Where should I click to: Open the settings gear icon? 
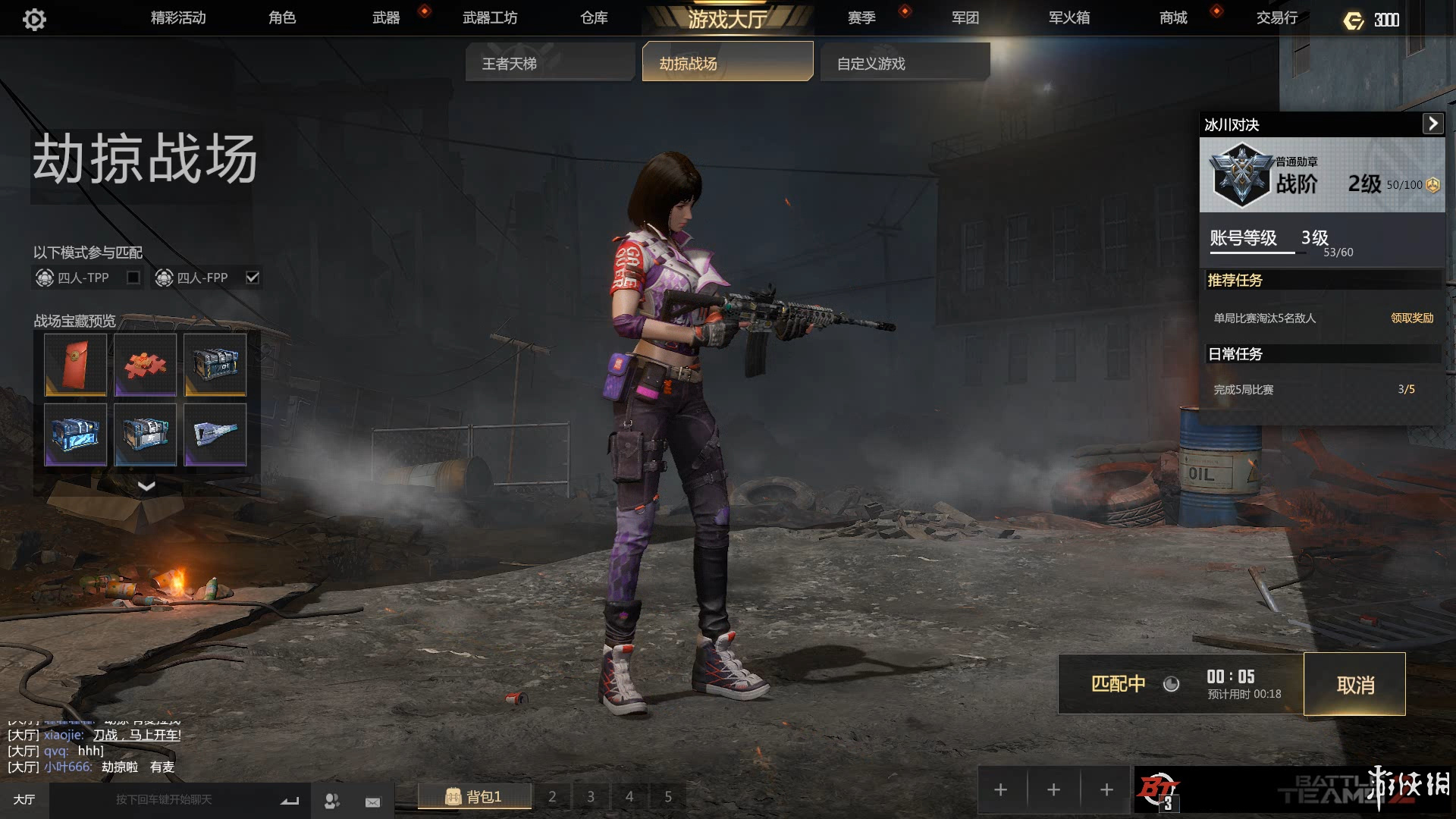point(34,19)
